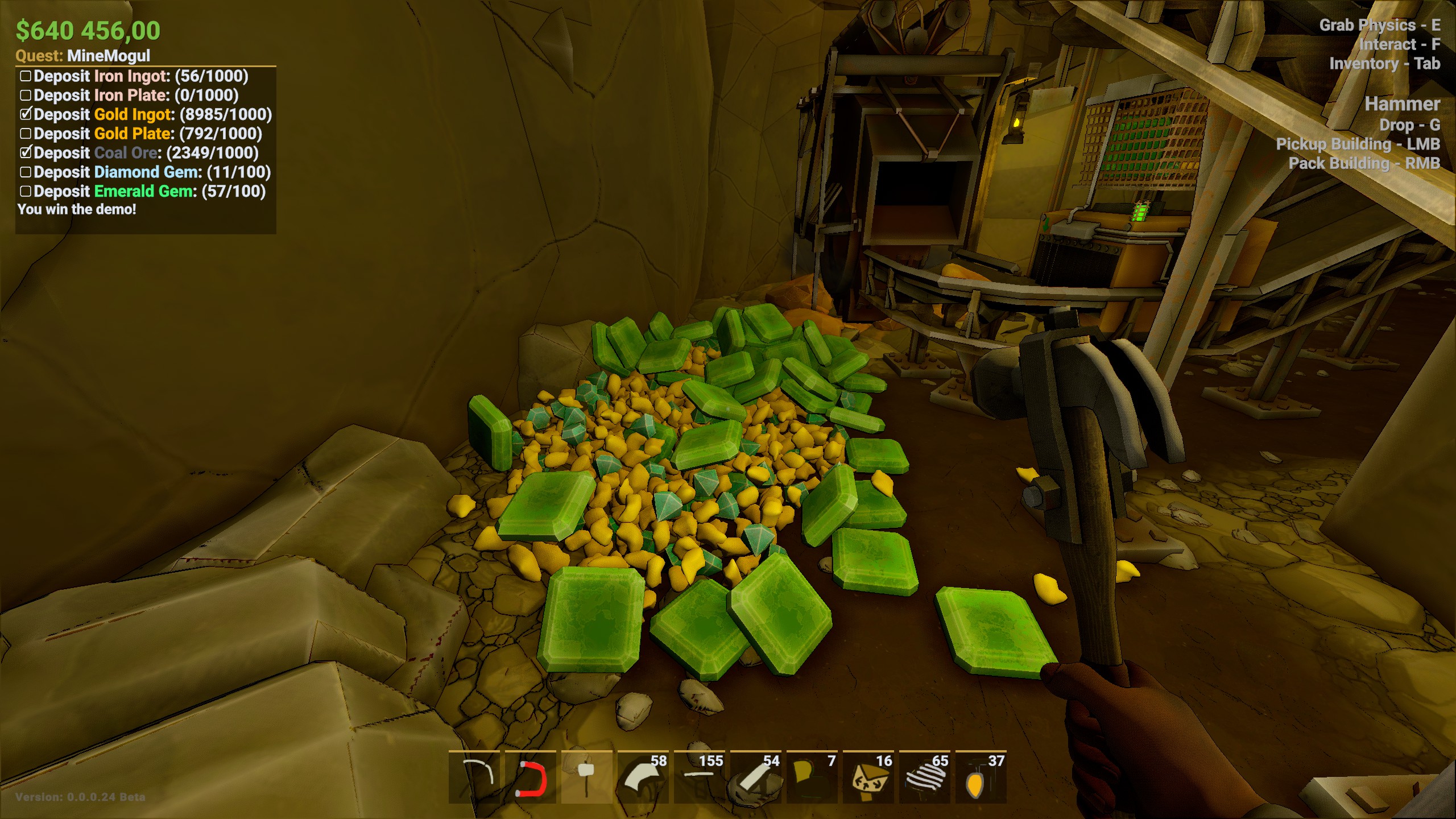The width and height of the screenshot is (1456, 819).
Task: Select the curved conveyor slot with 58
Action: 643,777
